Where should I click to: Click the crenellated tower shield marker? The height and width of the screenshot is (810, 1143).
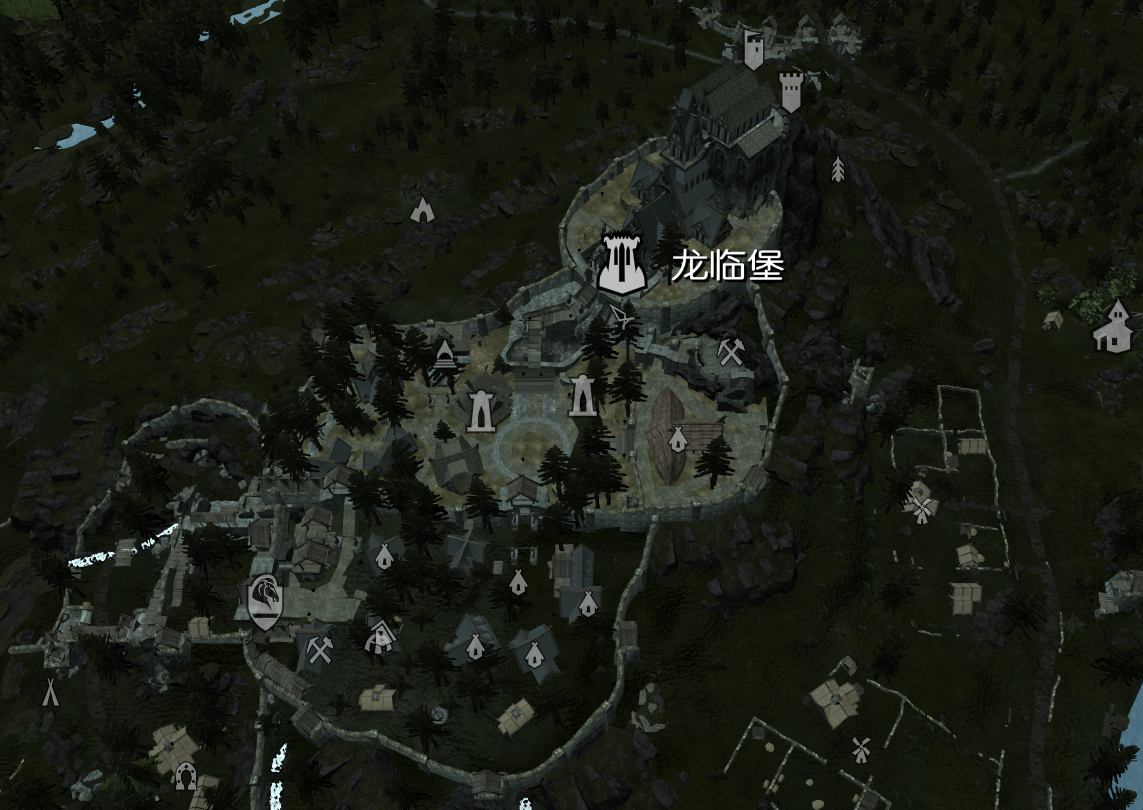click(790, 91)
